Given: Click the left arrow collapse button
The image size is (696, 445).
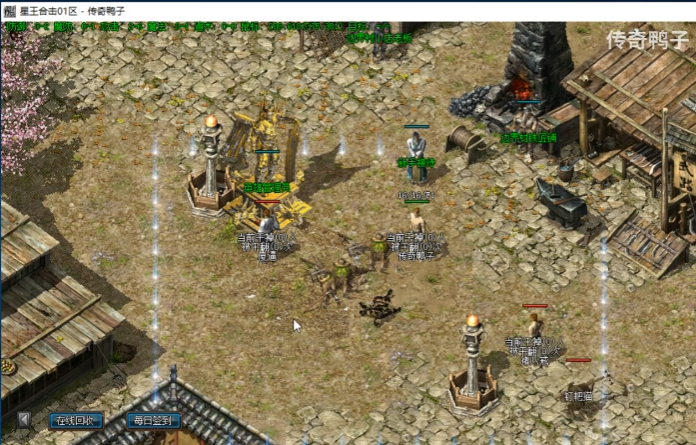Looking at the screenshot, I should (25, 420).
